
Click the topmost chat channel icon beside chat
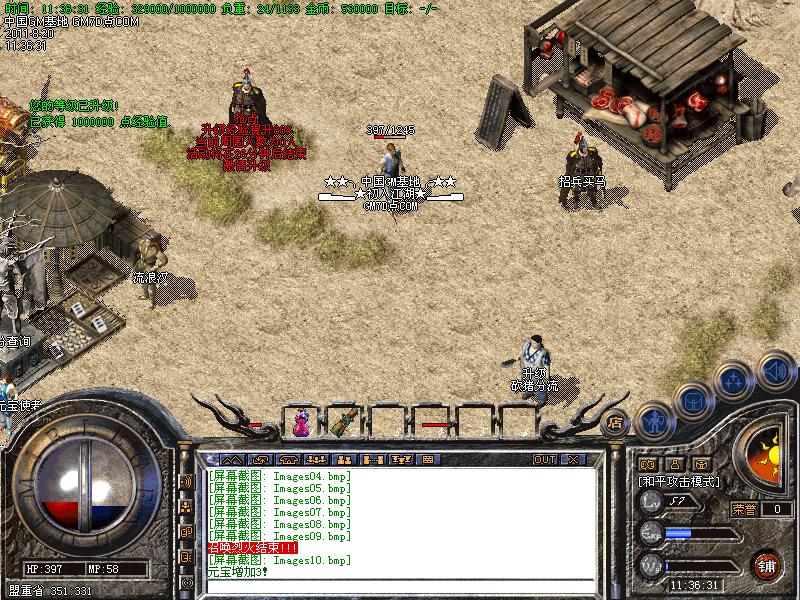click(187, 482)
